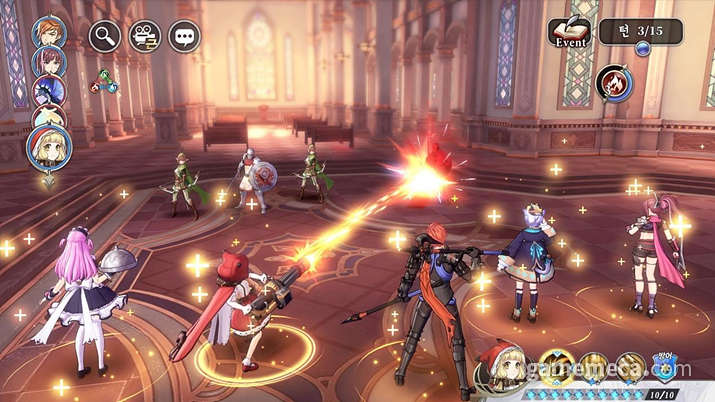Select the orange-haired character portrait

pyautogui.click(x=46, y=31)
